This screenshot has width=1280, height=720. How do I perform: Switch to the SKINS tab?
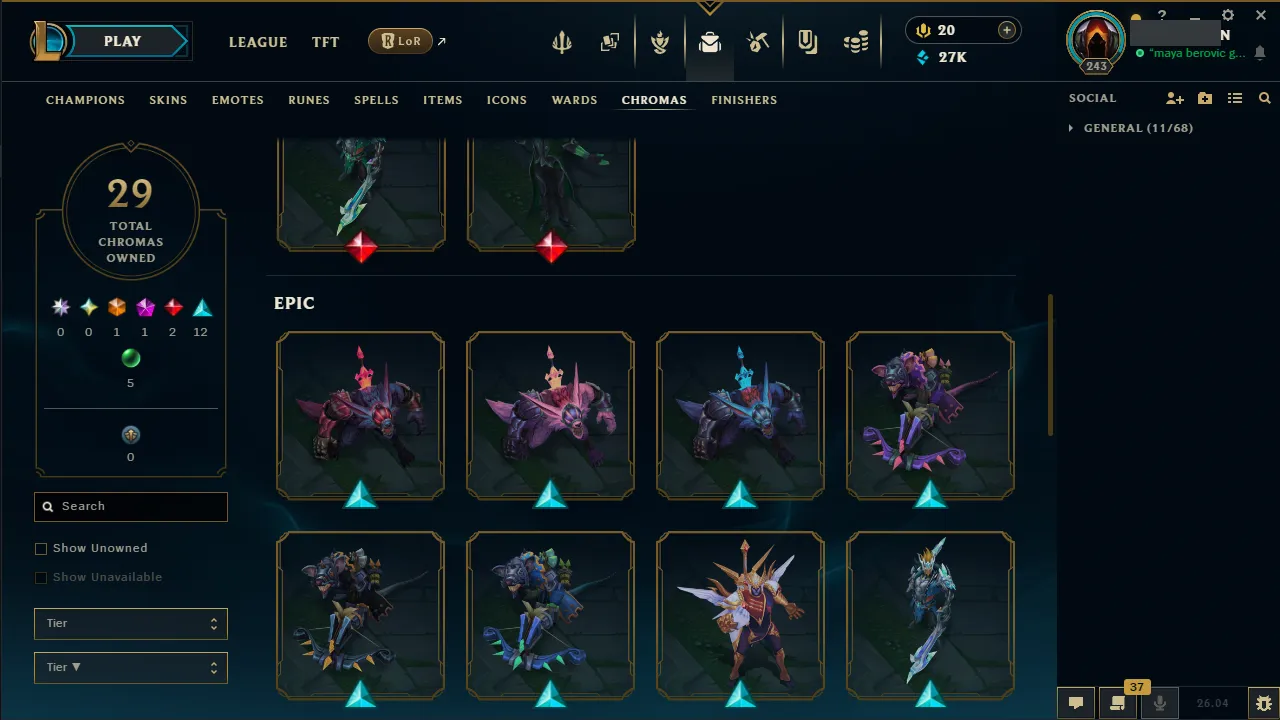168,100
